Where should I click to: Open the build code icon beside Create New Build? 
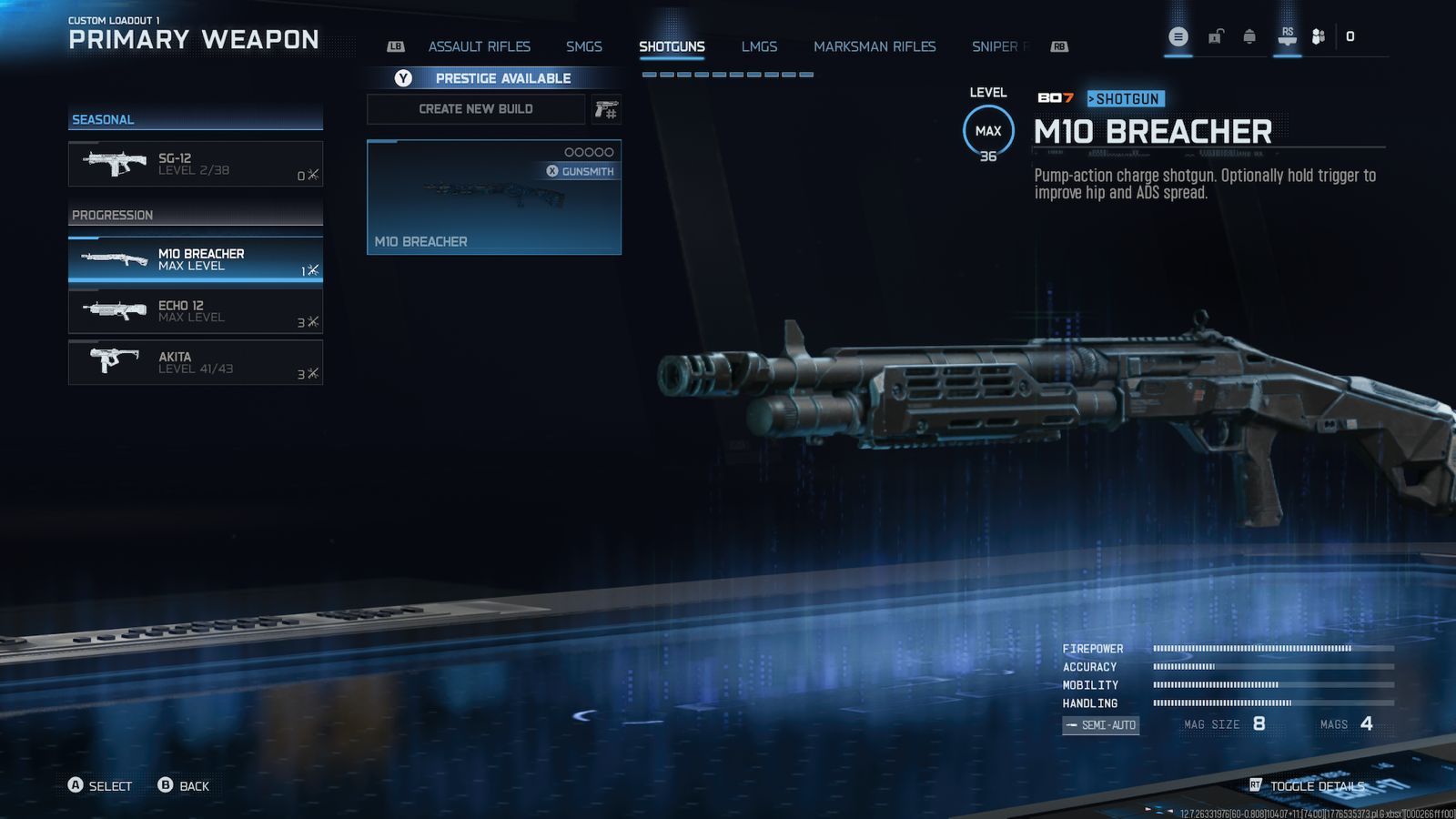[x=606, y=110]
